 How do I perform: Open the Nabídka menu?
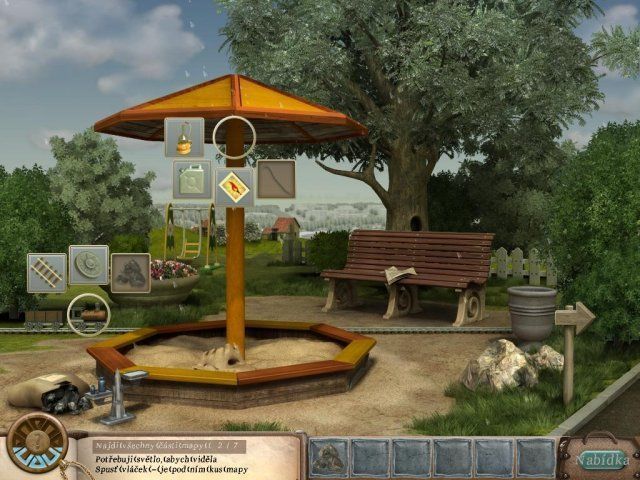point(602,459)
